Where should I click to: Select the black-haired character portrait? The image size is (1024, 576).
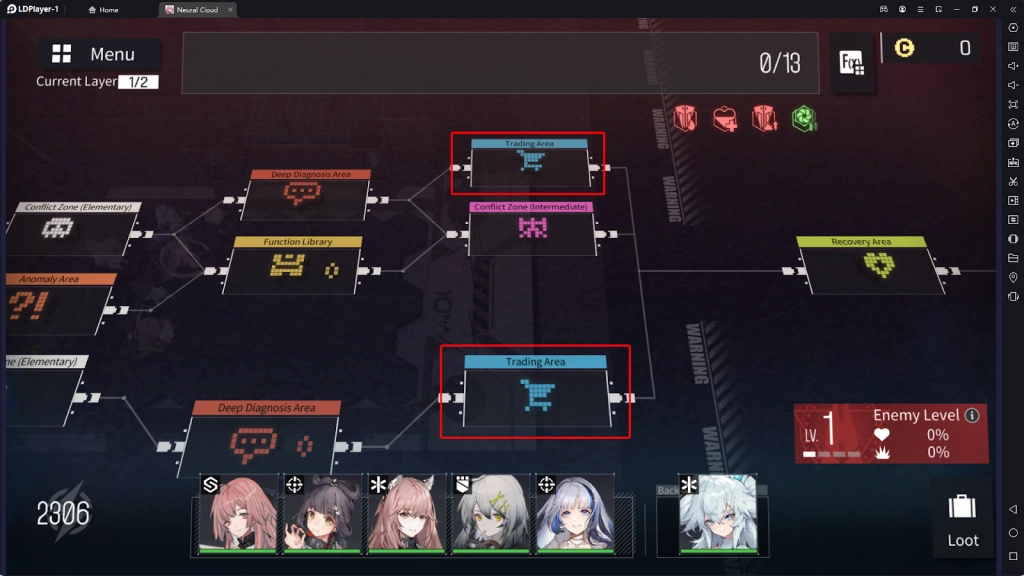click(322, 514)
